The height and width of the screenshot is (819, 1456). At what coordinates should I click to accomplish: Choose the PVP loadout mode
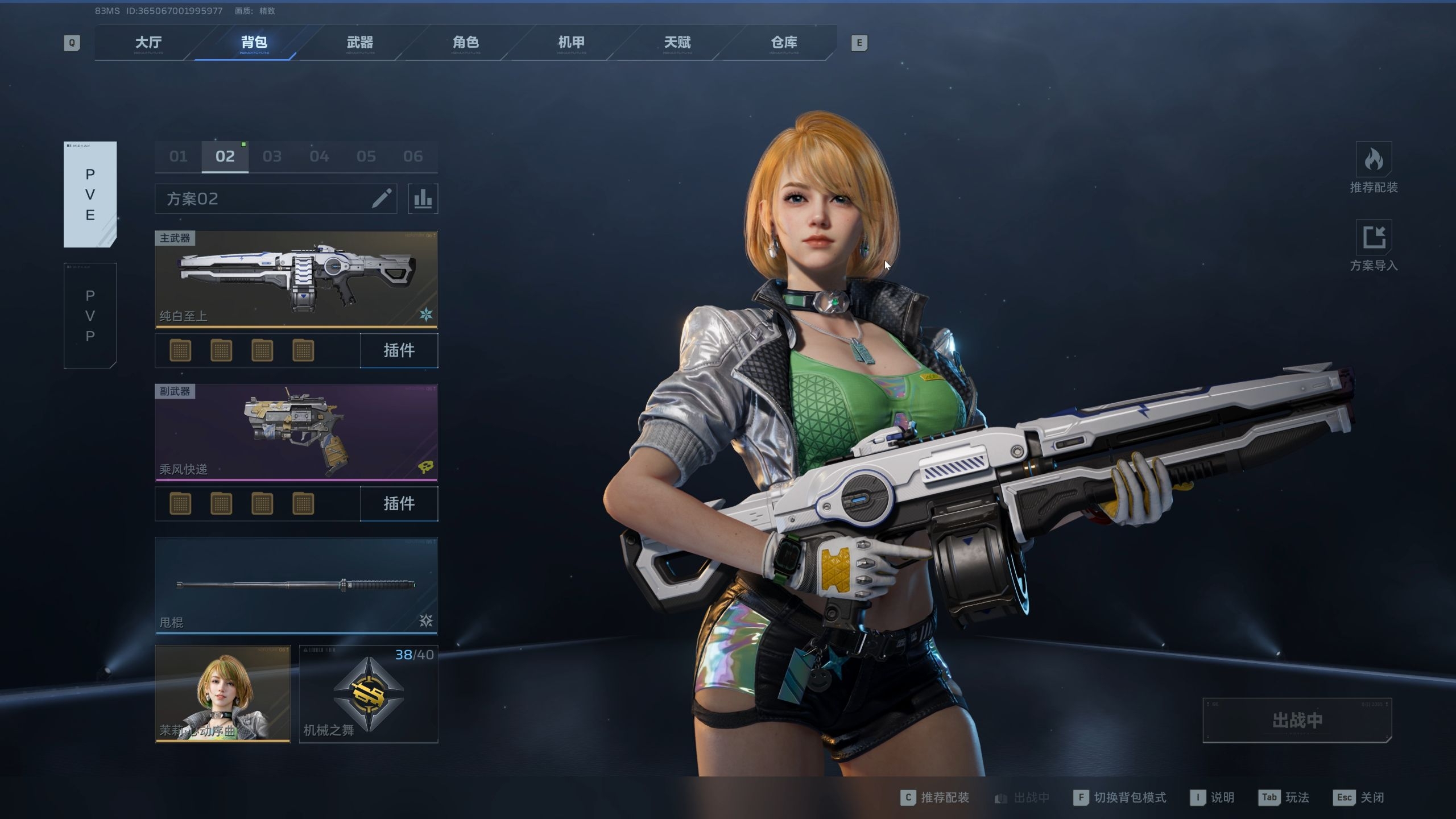(90, 316)
